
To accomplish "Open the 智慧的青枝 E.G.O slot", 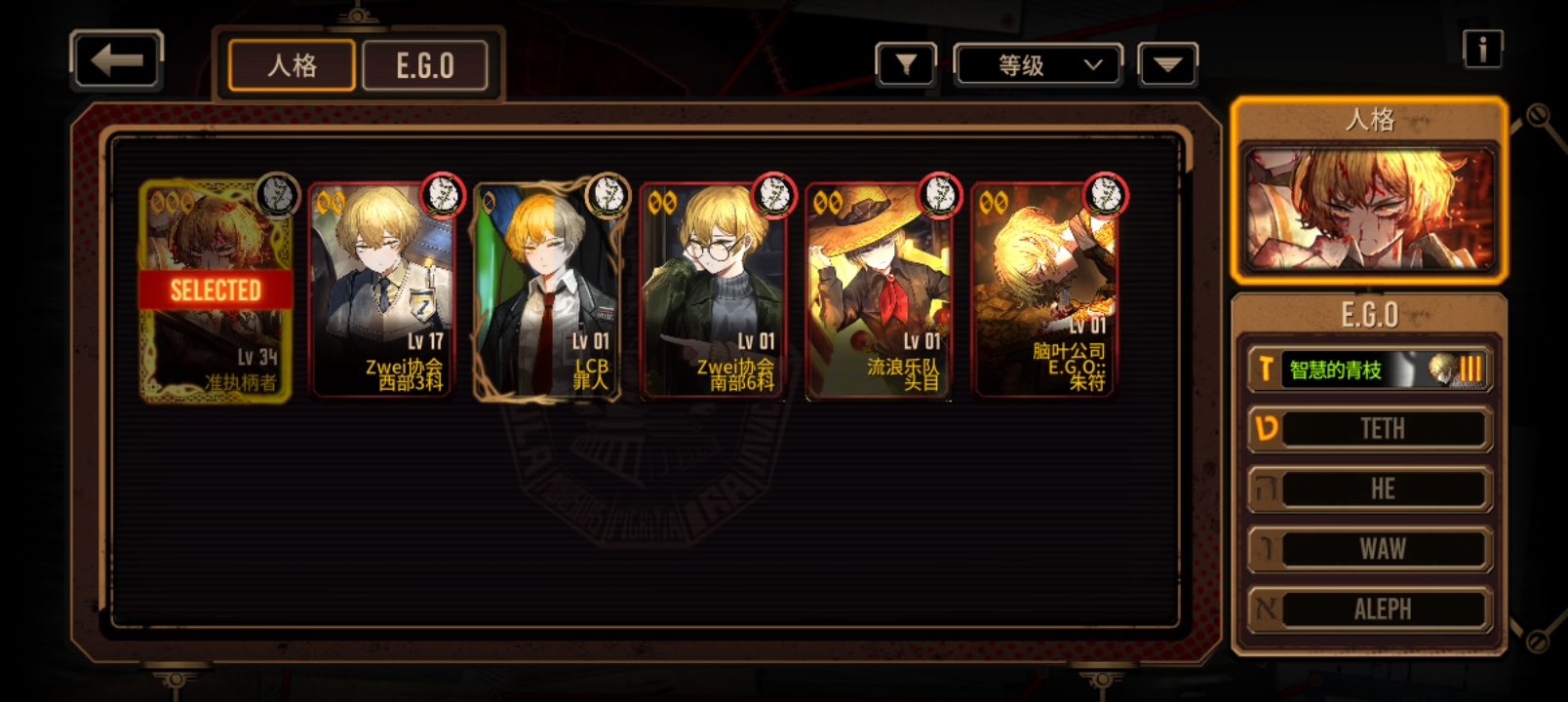I will [1370, 370].
